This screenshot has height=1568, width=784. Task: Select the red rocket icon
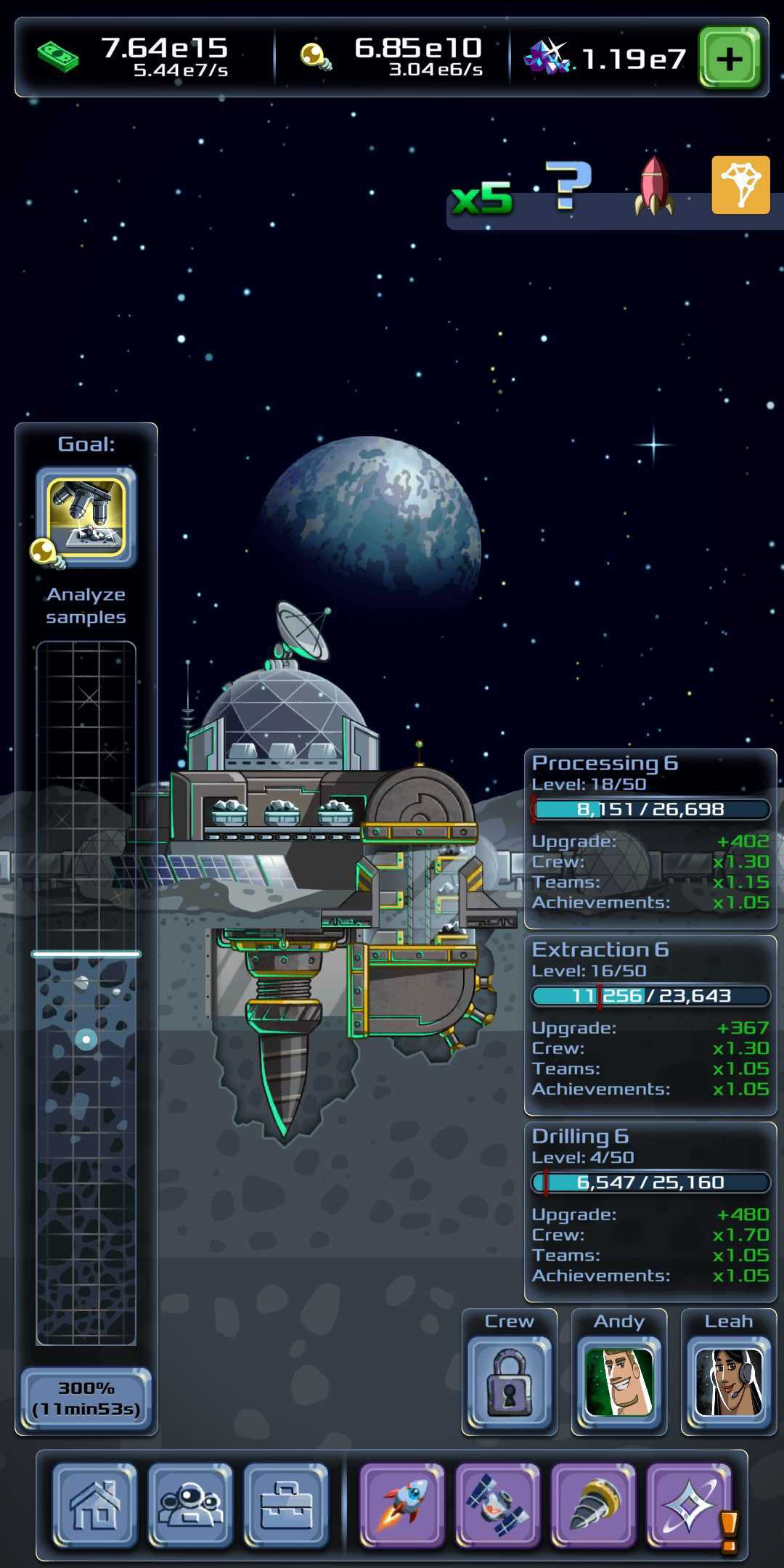(x=654, y=187)
